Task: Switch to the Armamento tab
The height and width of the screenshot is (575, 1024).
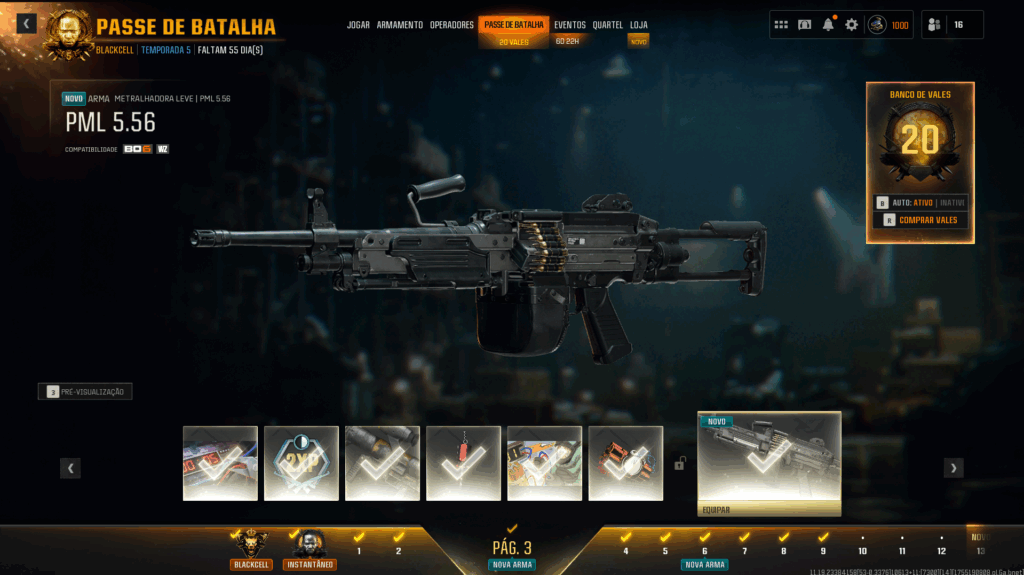Action: click(x=399, y=25)
